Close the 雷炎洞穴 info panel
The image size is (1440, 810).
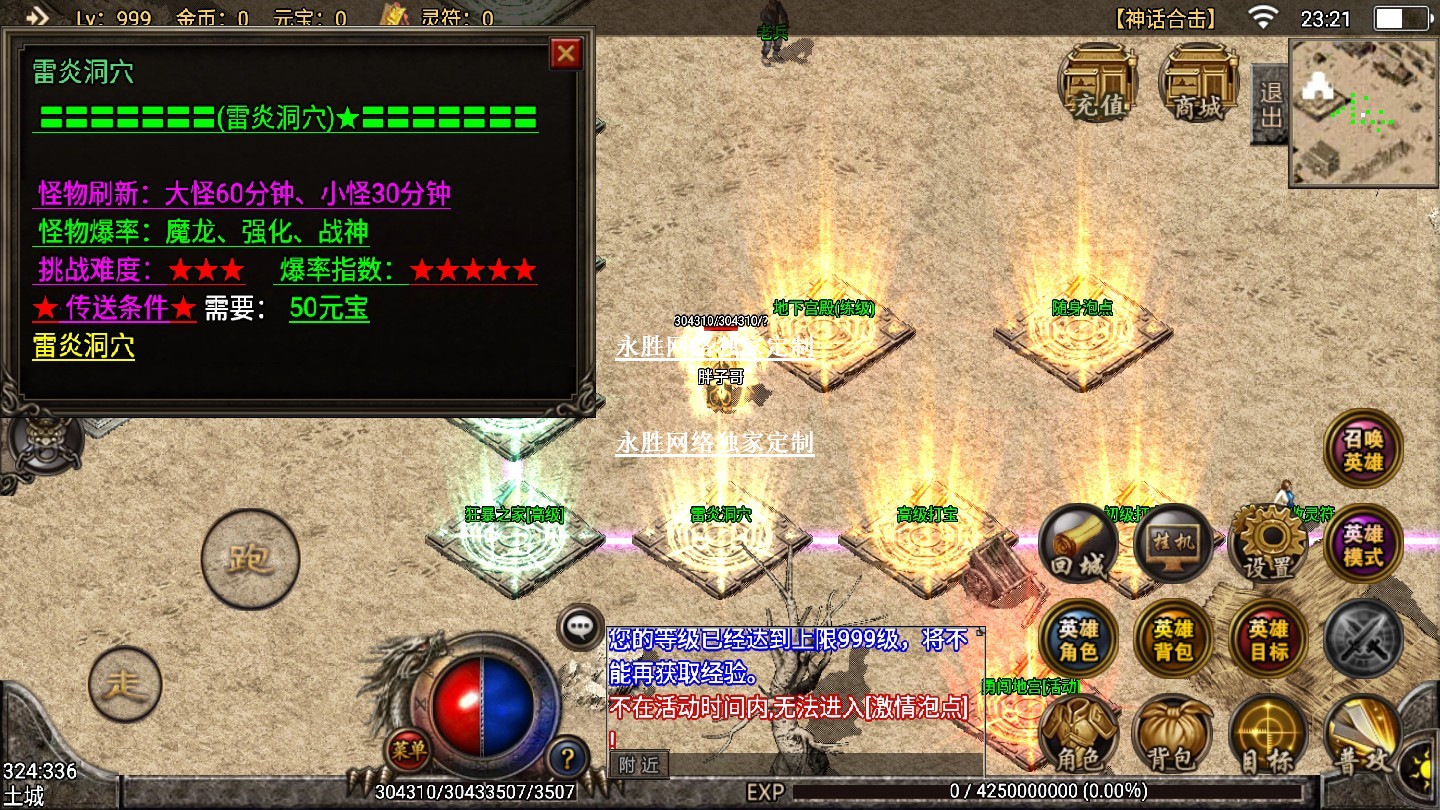tap(566, 53)
